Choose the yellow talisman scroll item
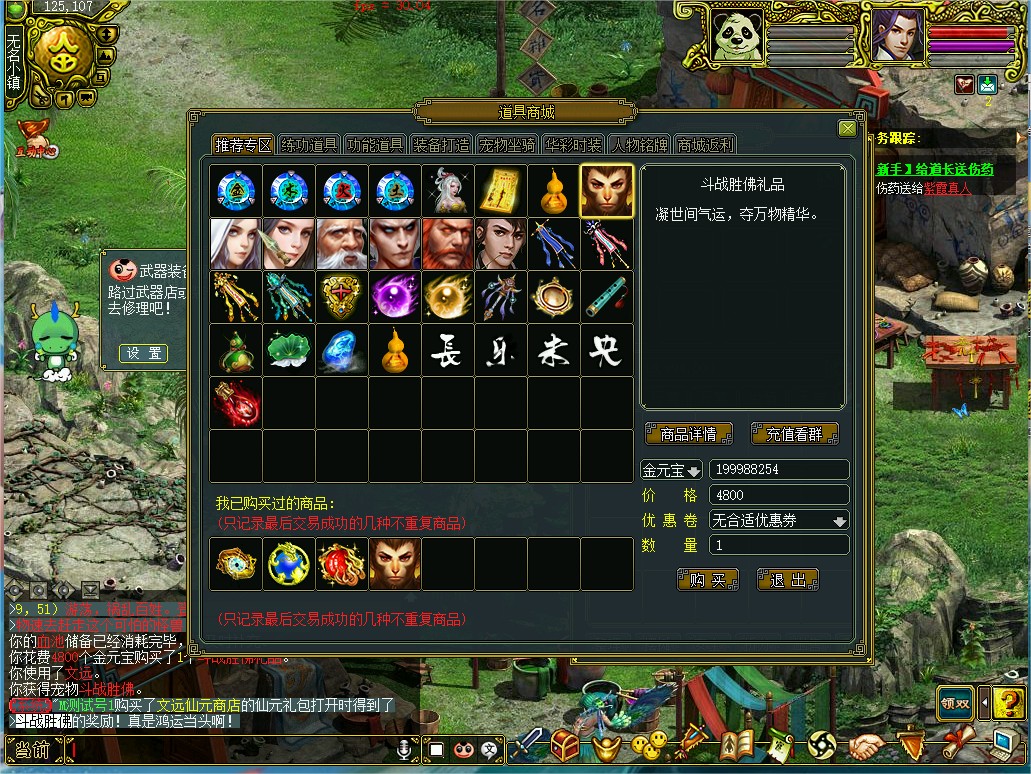Image resolution: width=1031 pixels, height=774 pixels. 500,191
